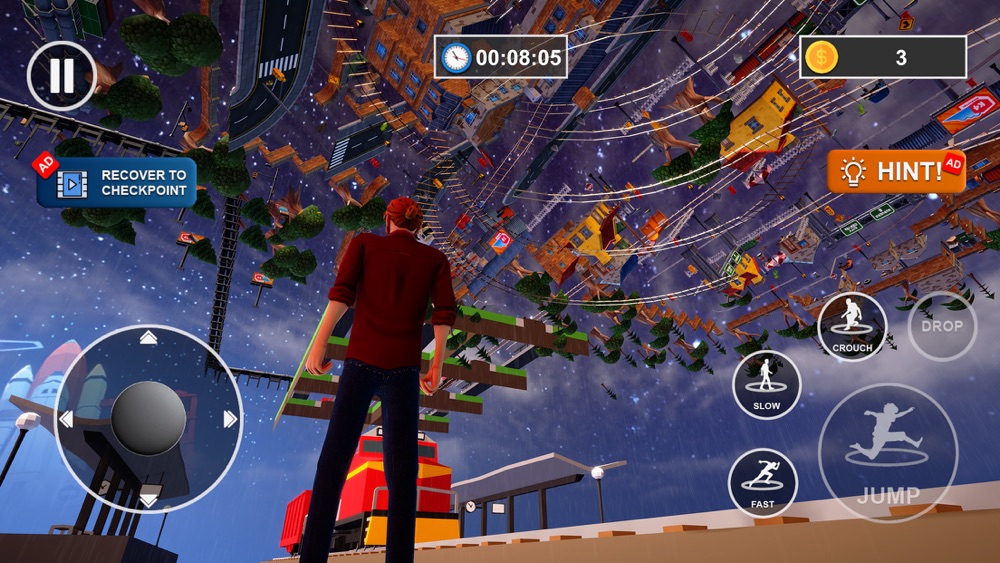Screen dimensions: 1000x563
Task: Open the Hint! ad button
Action: pos(895,172)
